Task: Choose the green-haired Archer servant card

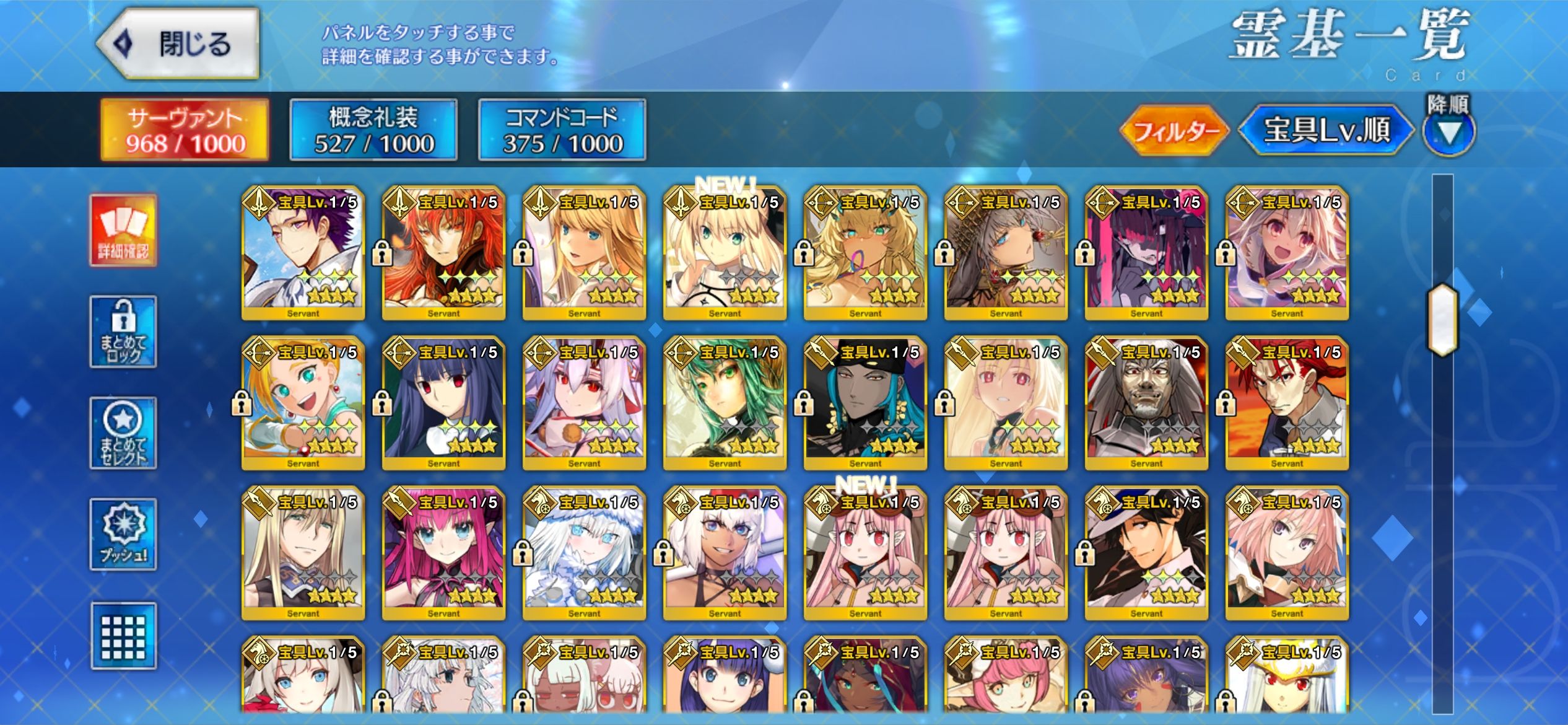Action: pos(725,404)
